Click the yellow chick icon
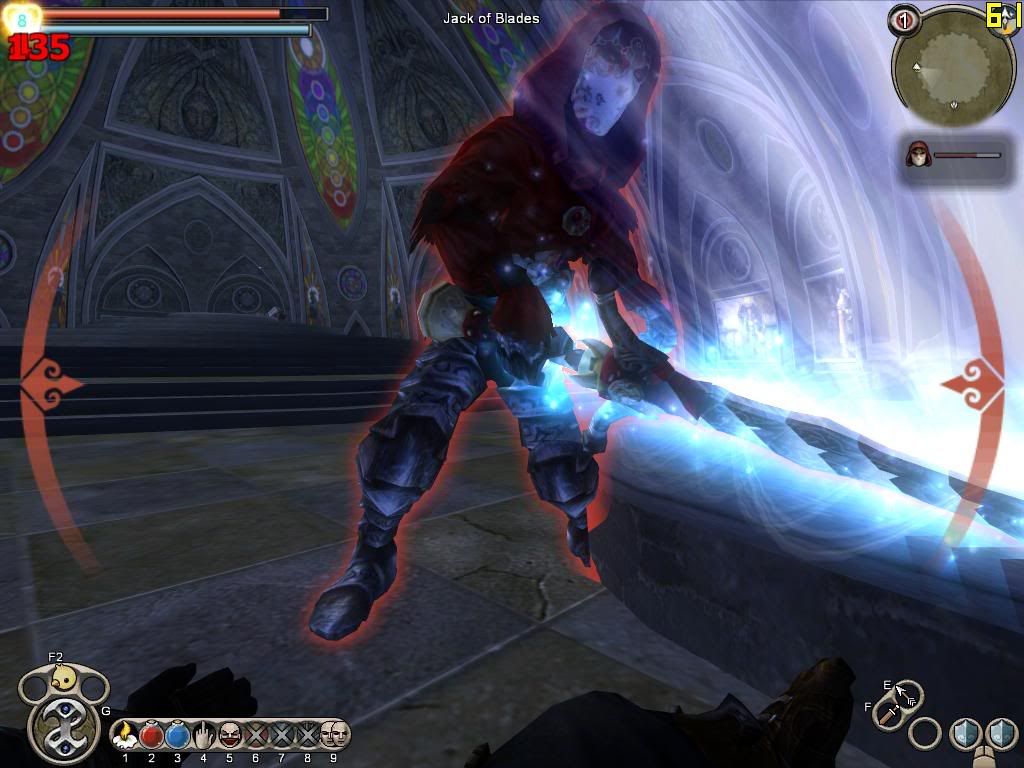 64,679
